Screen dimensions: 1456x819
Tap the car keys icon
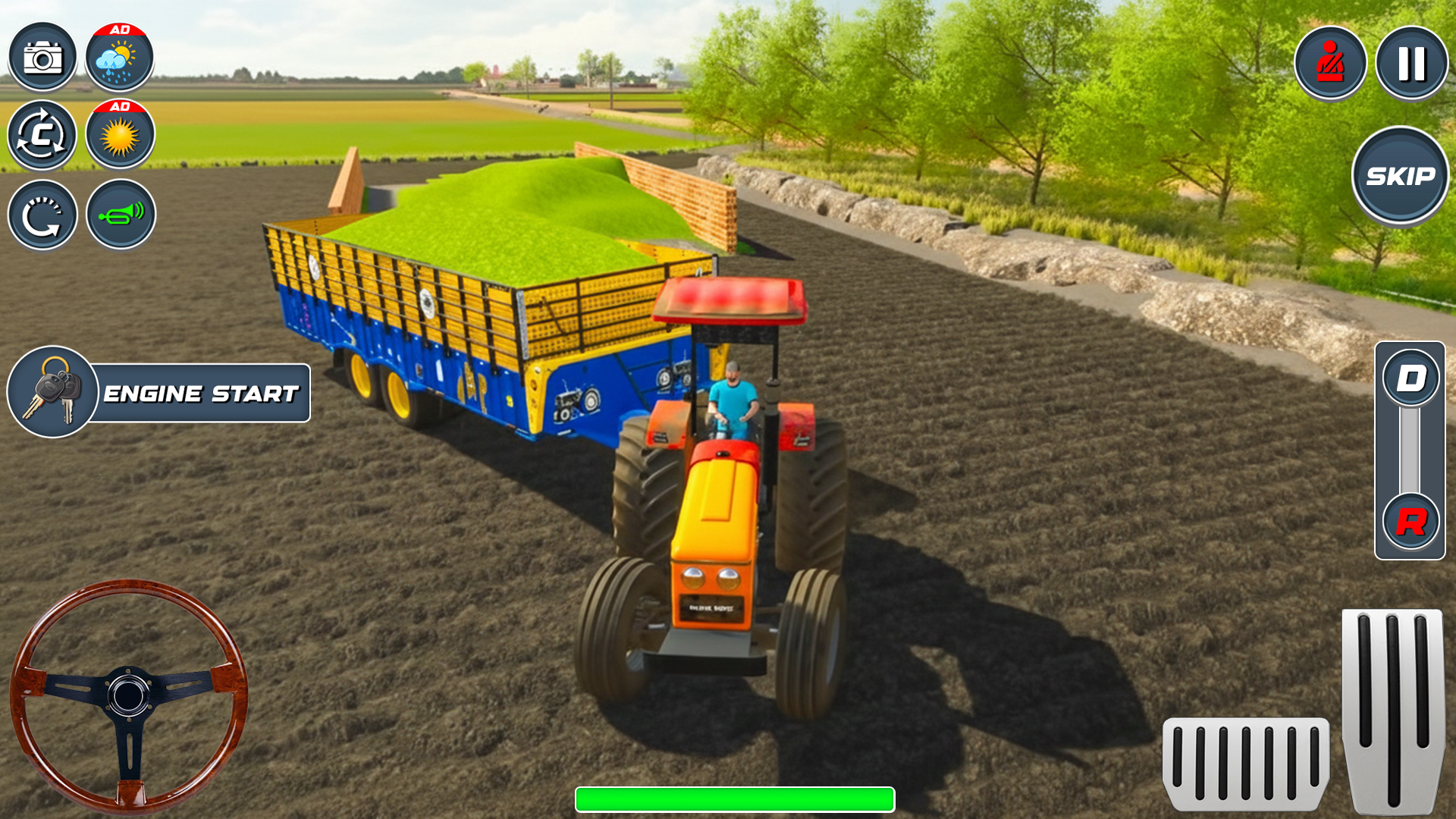coord(50,392)
